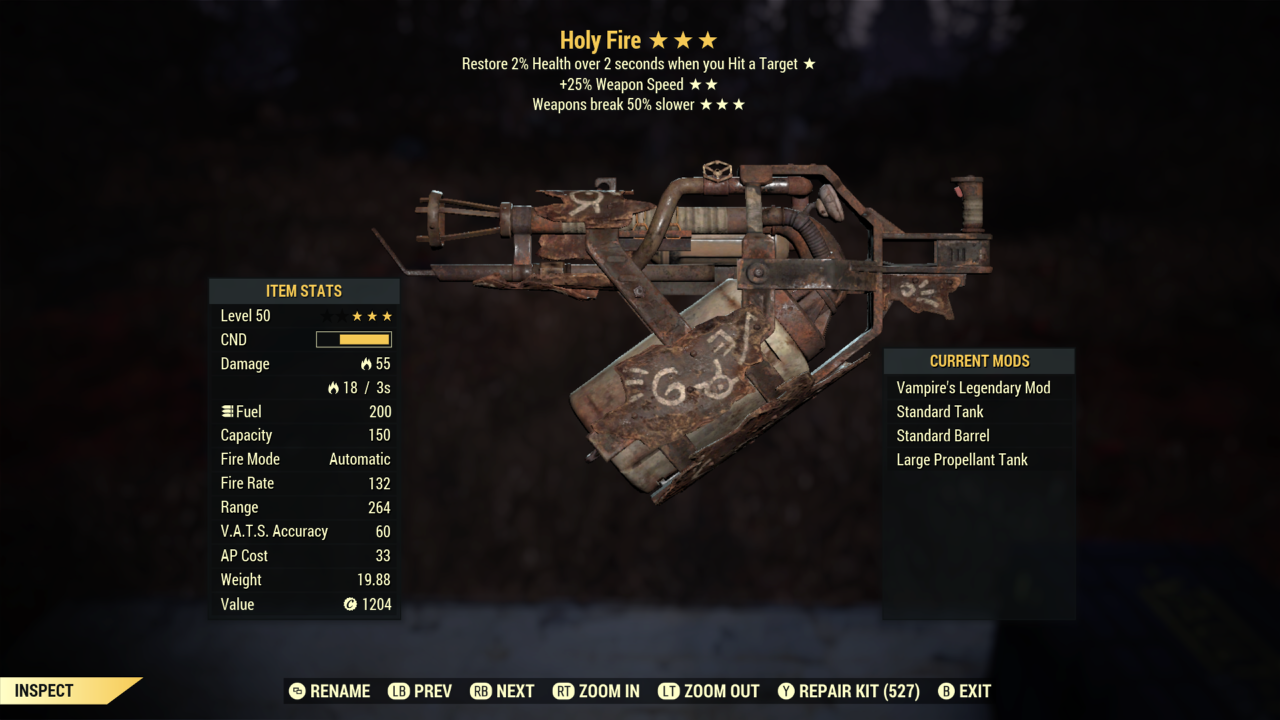Click the fuel canister icon in Item Stats
The width and height of the screenshot is (1280, 720).
tap(228, 411)
